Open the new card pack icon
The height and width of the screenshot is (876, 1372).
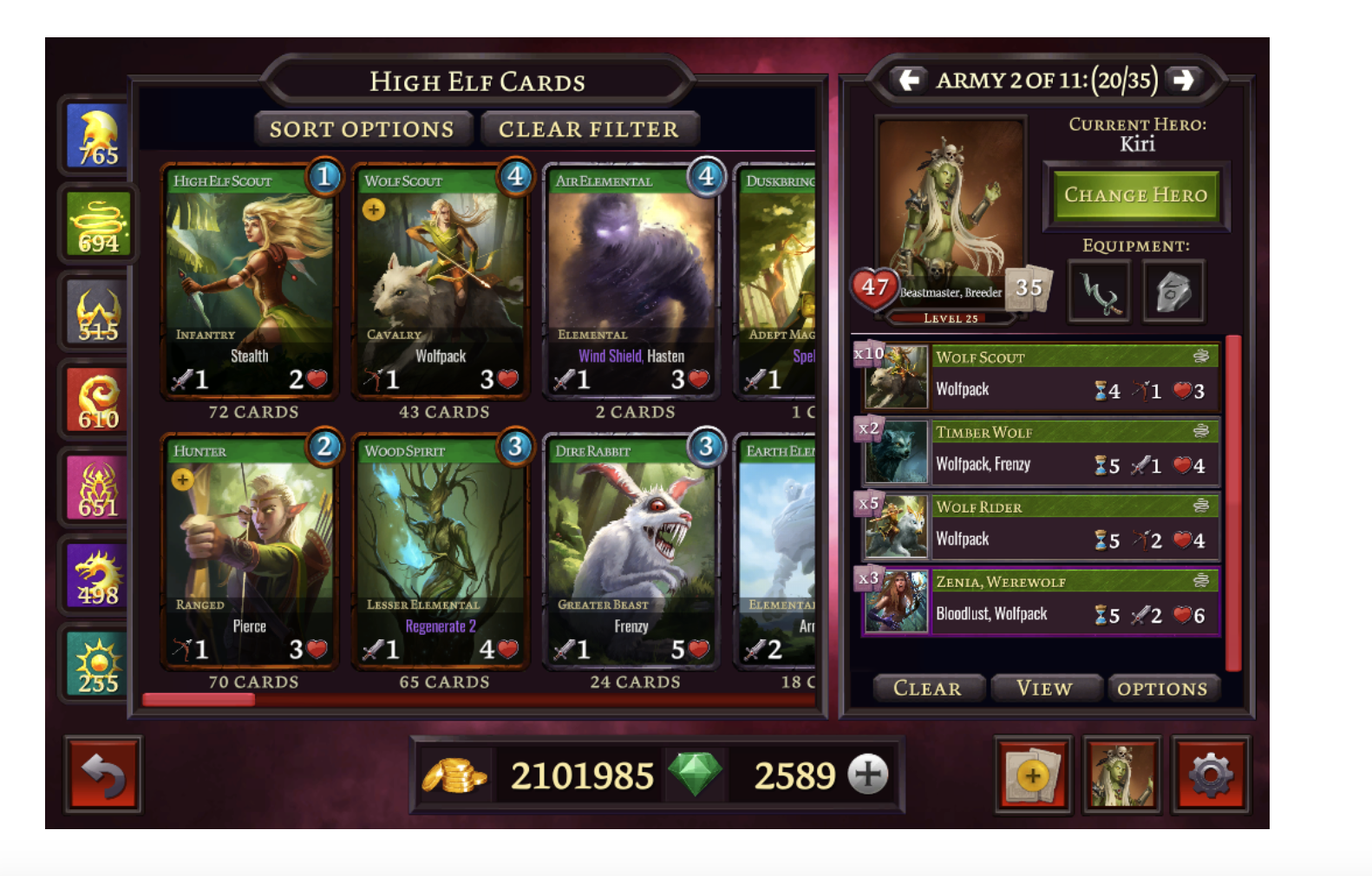1033,775
